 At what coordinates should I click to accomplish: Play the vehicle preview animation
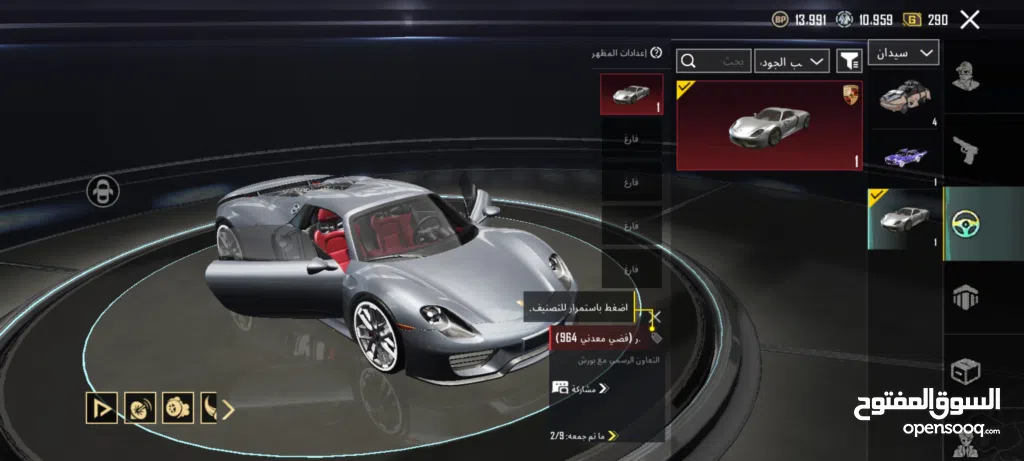(x=101, y=408)
